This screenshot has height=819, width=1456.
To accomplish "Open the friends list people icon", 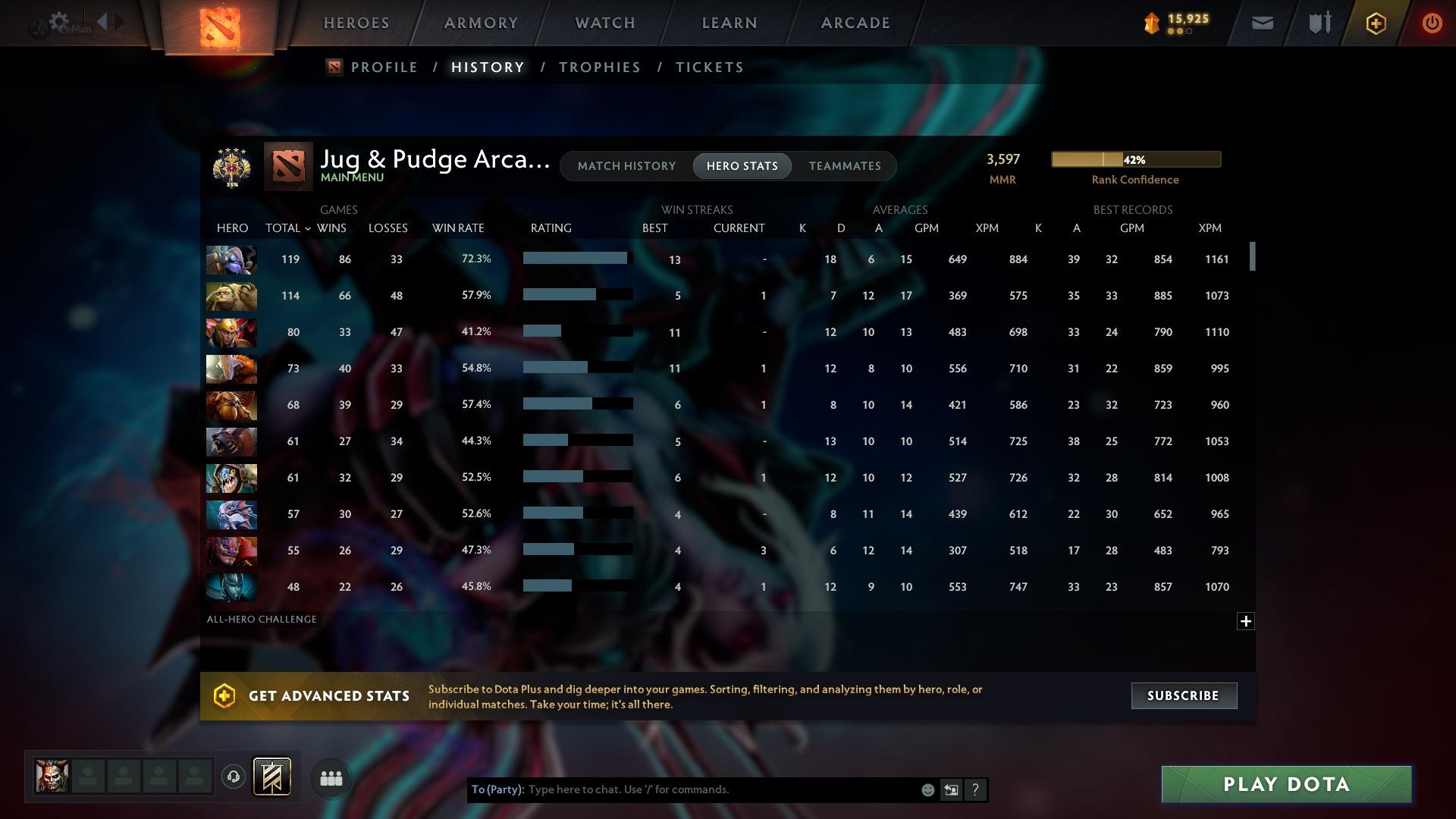I will point(331,778).
